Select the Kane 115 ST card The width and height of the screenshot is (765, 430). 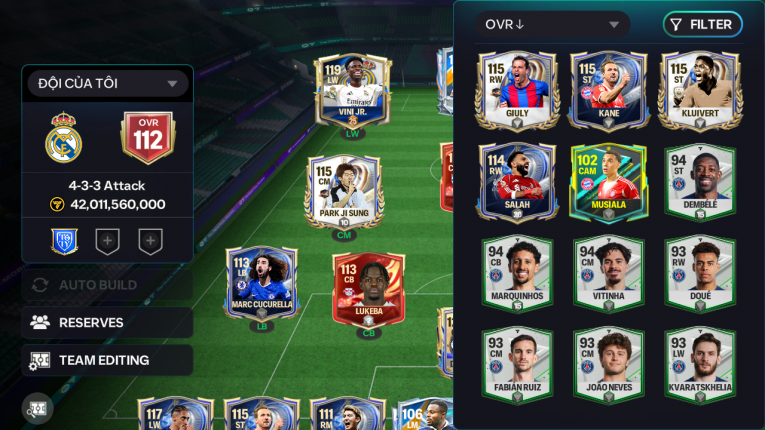coord(608,88)
